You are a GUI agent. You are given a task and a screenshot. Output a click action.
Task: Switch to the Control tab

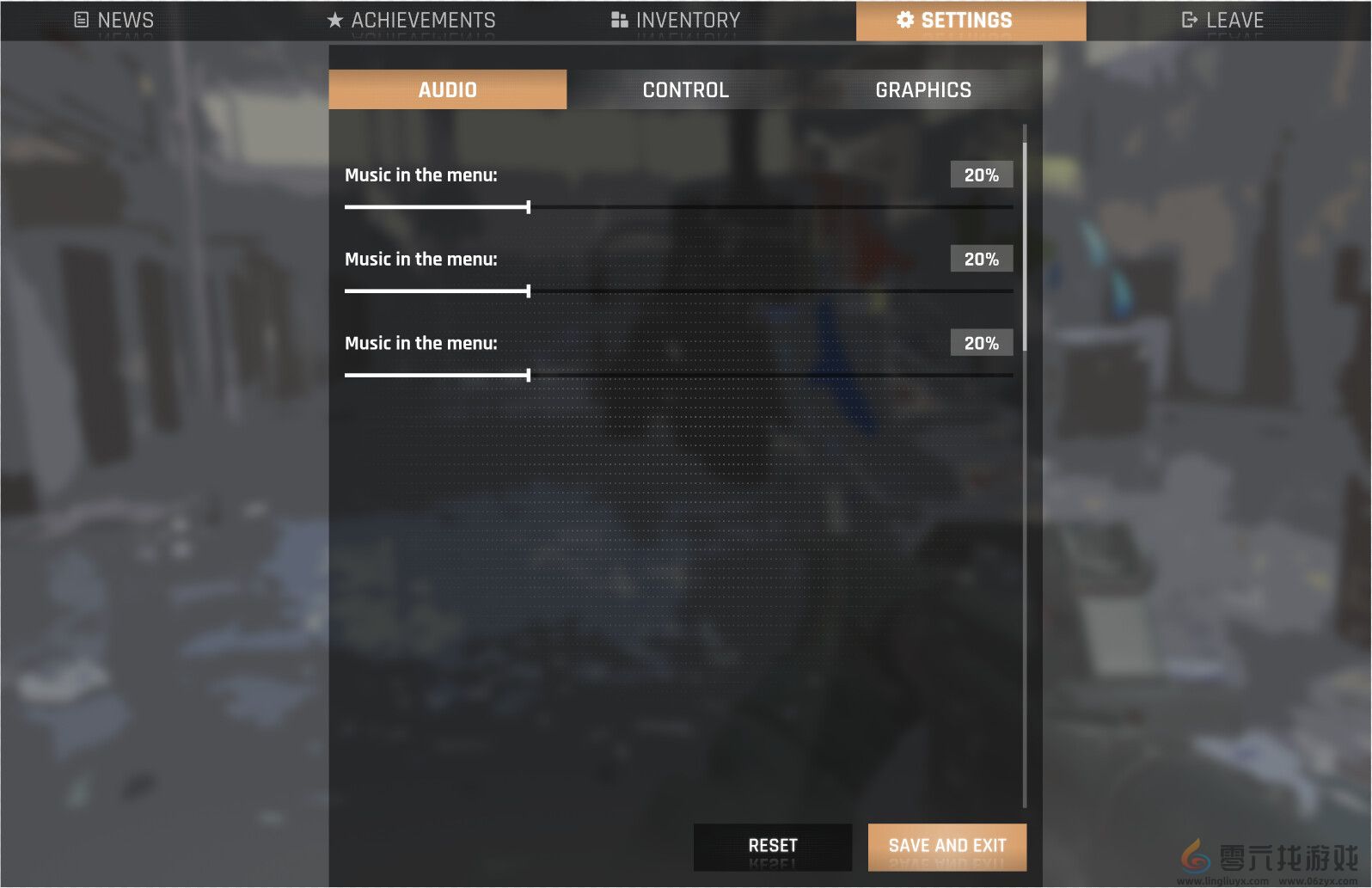(x=685, y=89)
